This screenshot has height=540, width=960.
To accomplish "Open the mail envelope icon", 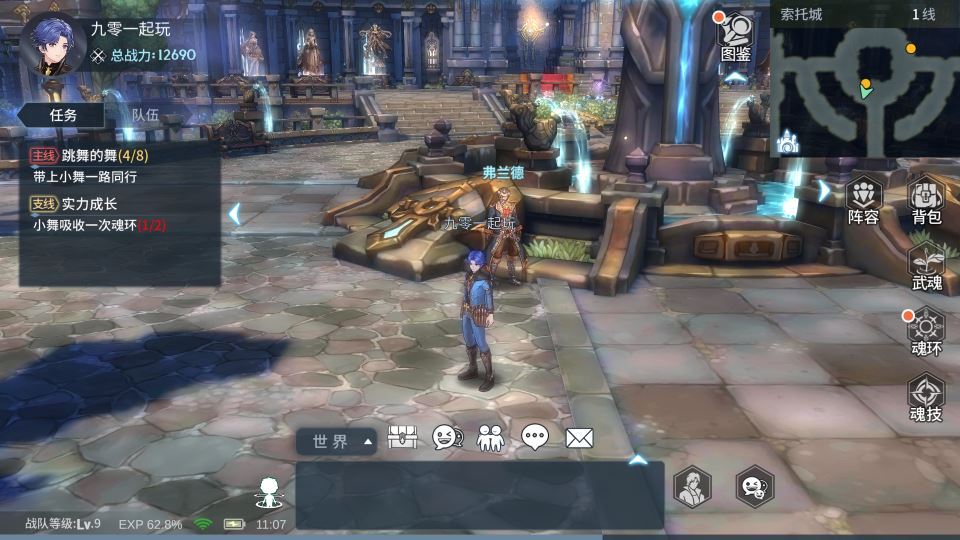I will (580, 438).
